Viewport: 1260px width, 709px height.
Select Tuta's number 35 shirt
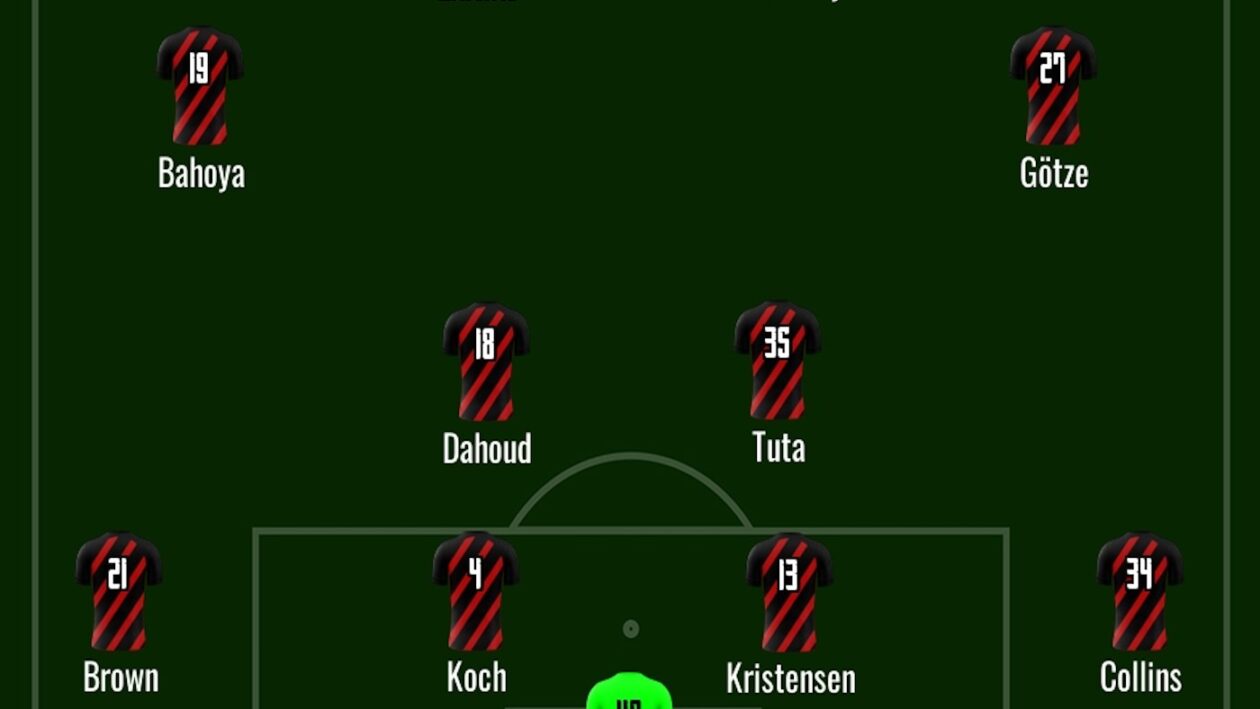pos(777,360)
